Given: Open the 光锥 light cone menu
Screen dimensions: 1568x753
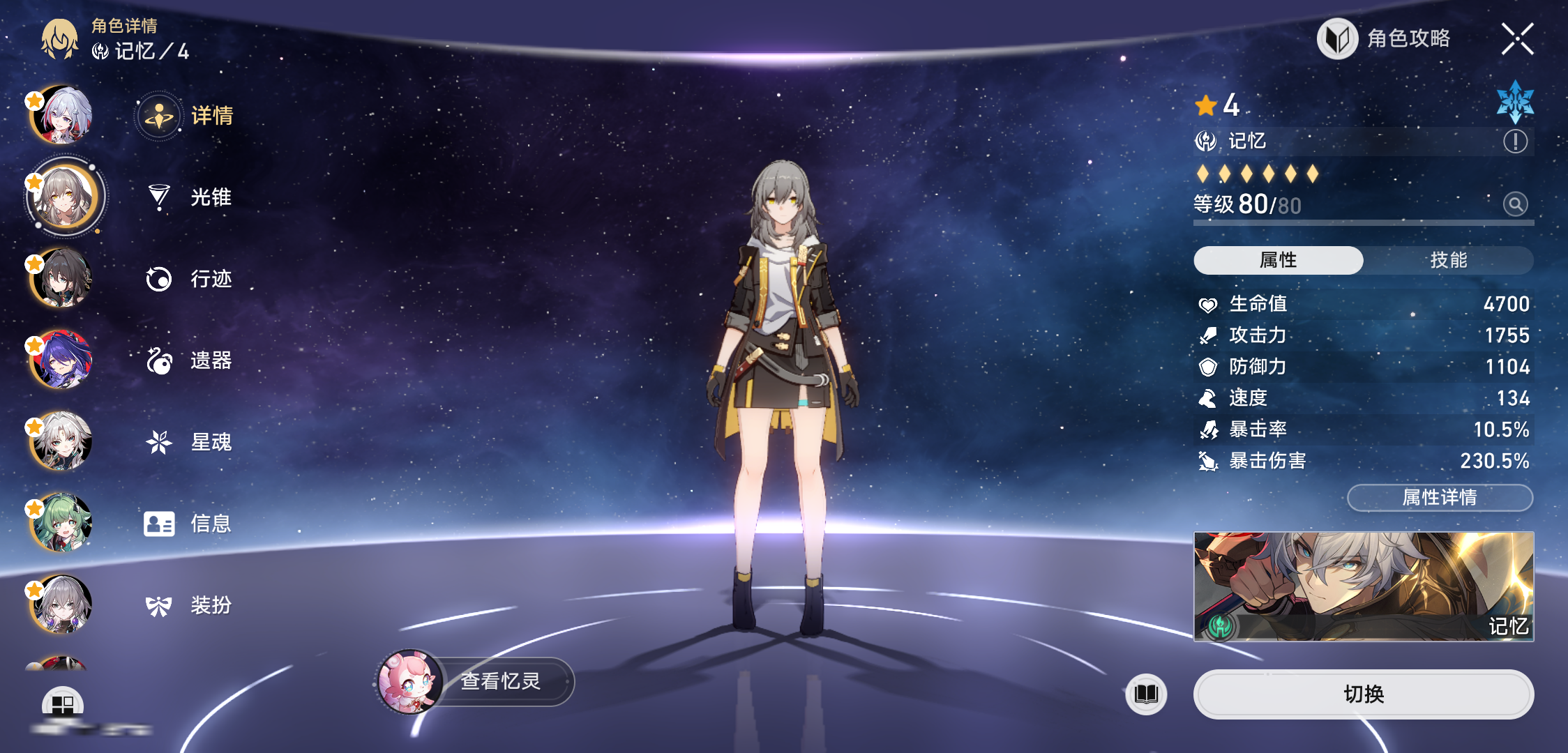Looking at the screenshot, I should pyautogui.click(x=188, y=197).
